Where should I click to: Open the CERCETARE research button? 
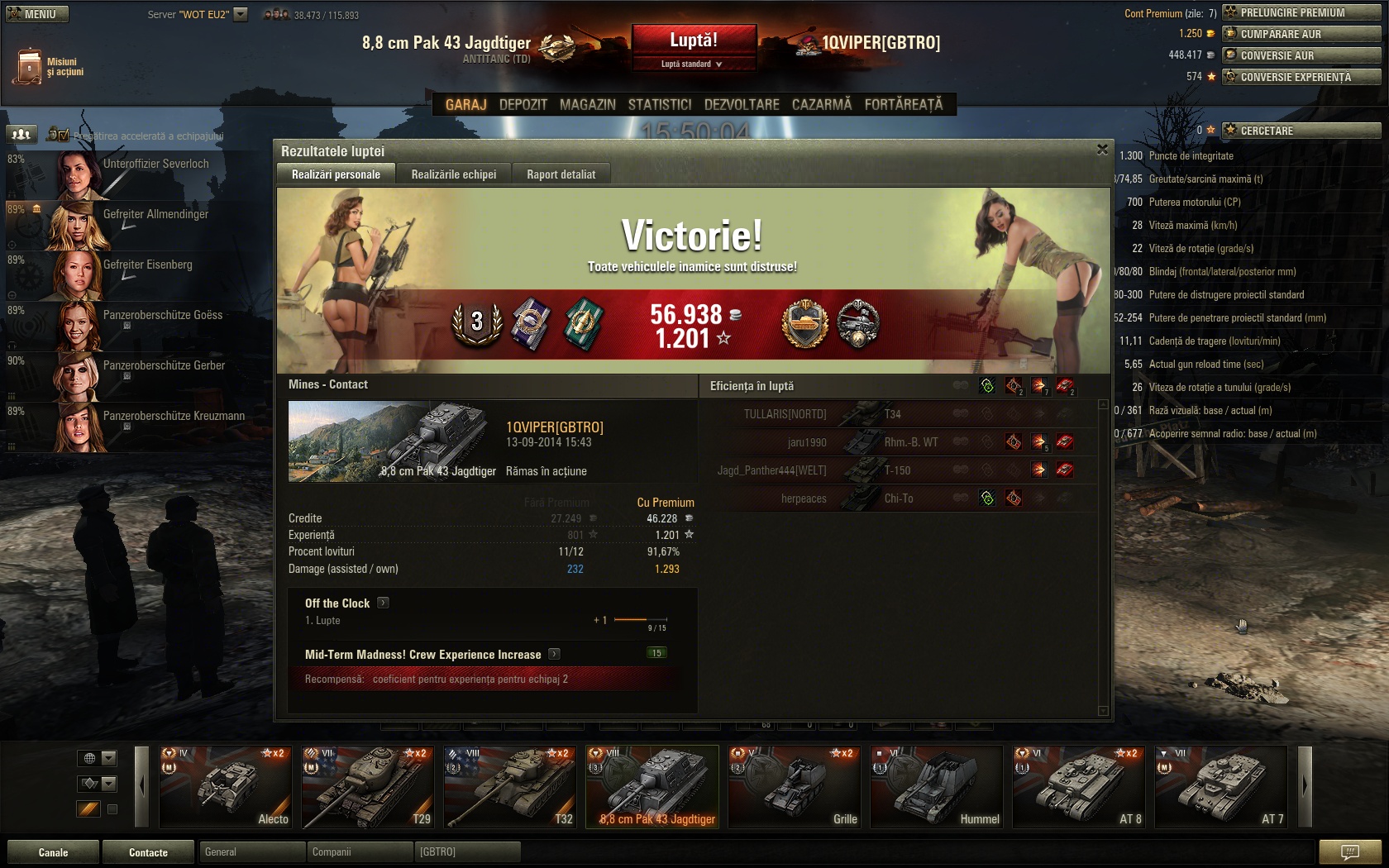point(1301,131)
